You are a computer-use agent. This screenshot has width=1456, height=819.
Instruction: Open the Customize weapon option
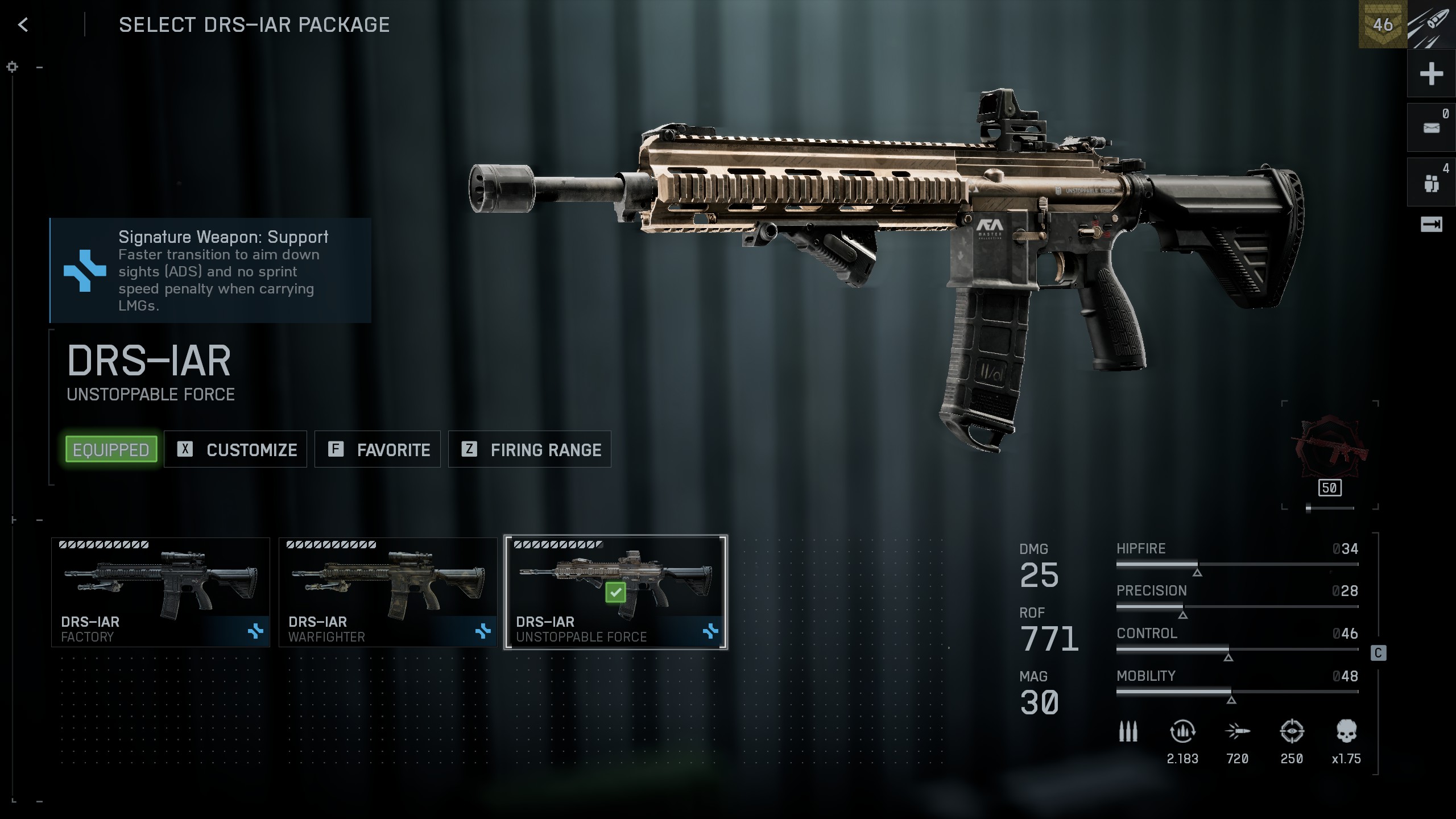235,449
